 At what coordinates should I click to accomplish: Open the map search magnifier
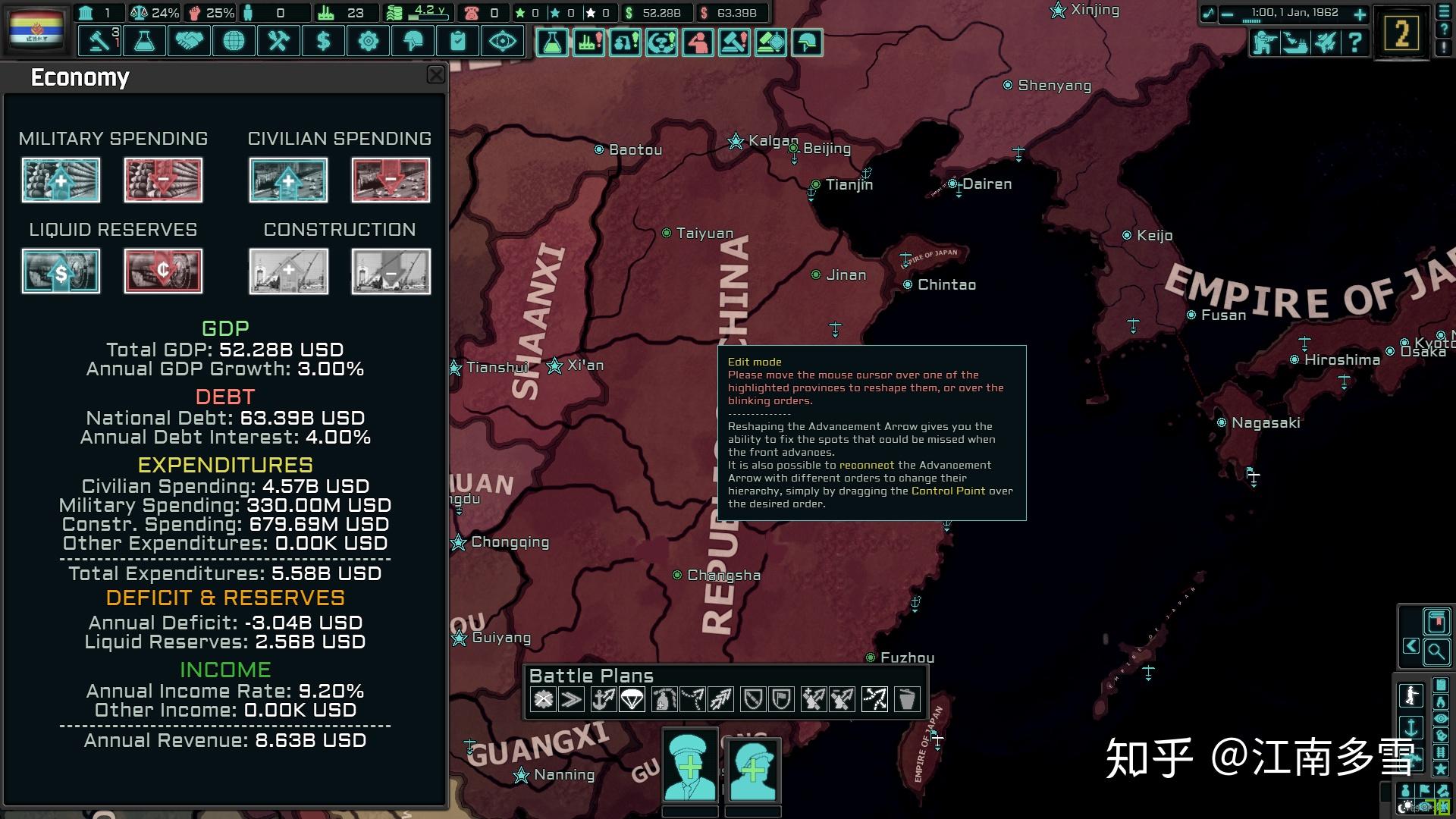[1436, 651]
